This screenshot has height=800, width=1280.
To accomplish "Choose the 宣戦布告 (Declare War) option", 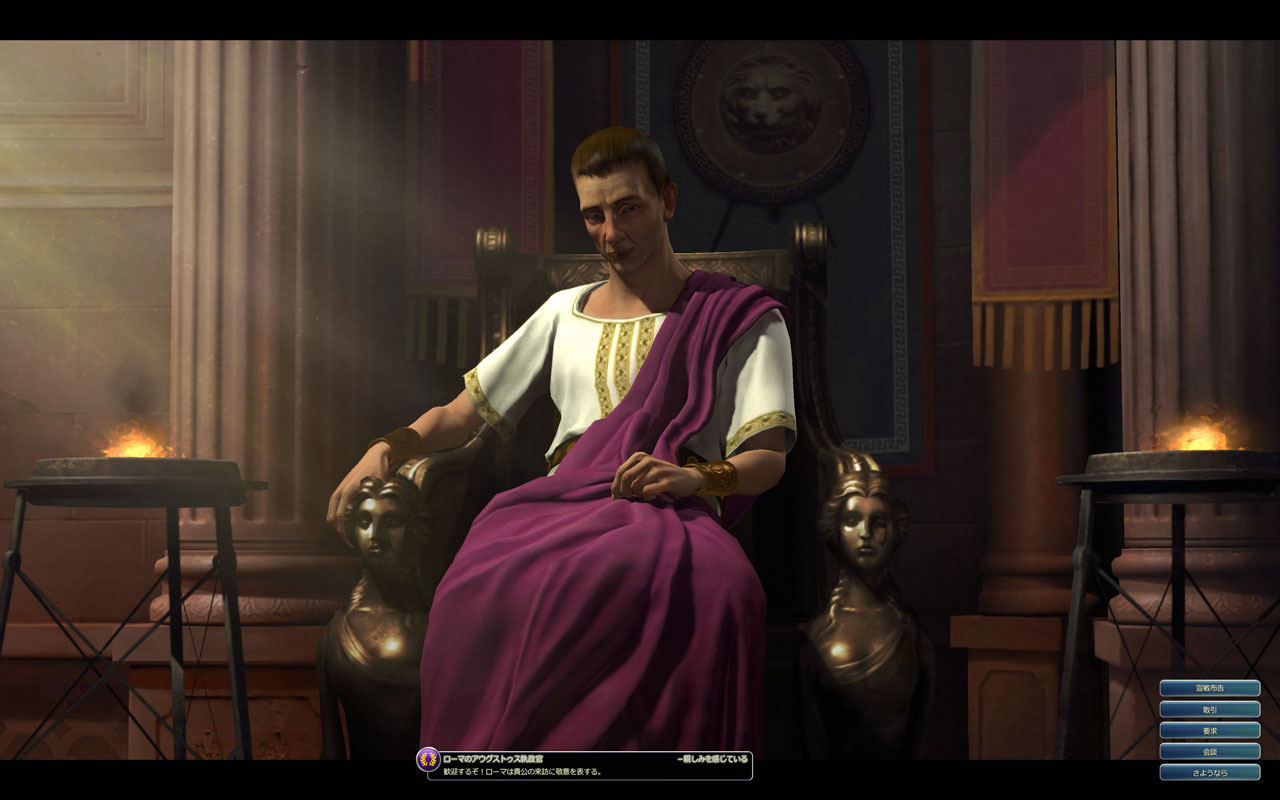I will (x=1209, y=688).
